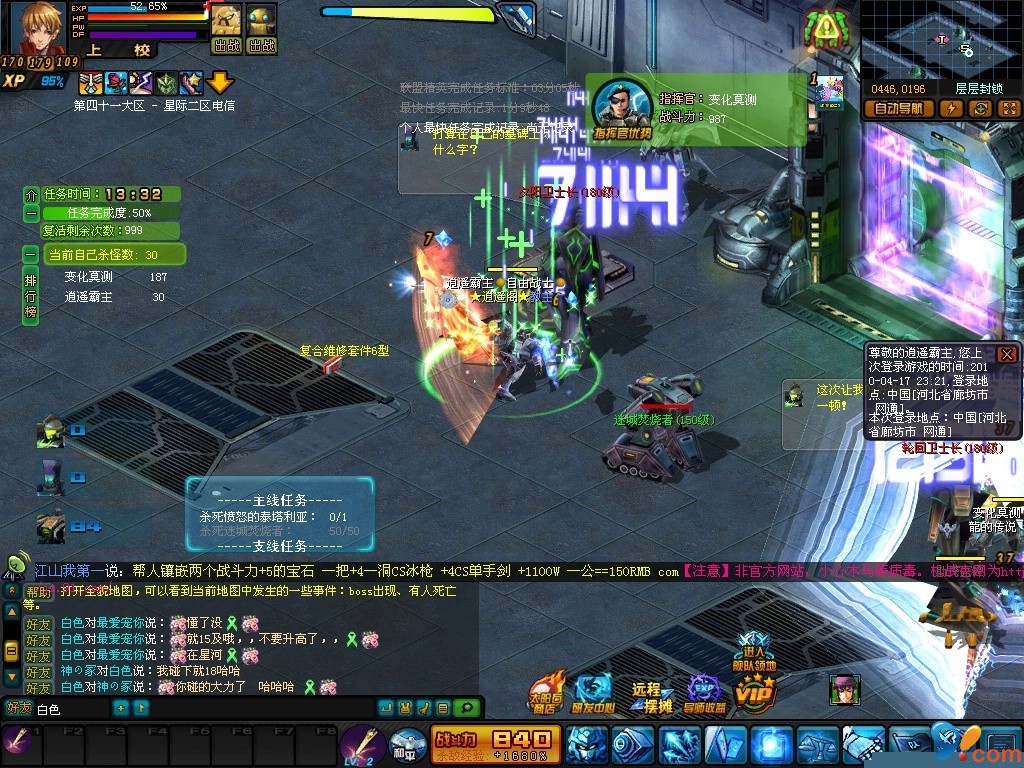Open the 远程摆摊 remote stall
Screen dimensions: 1024x768
pyautogui.click(x=648, y=697)
